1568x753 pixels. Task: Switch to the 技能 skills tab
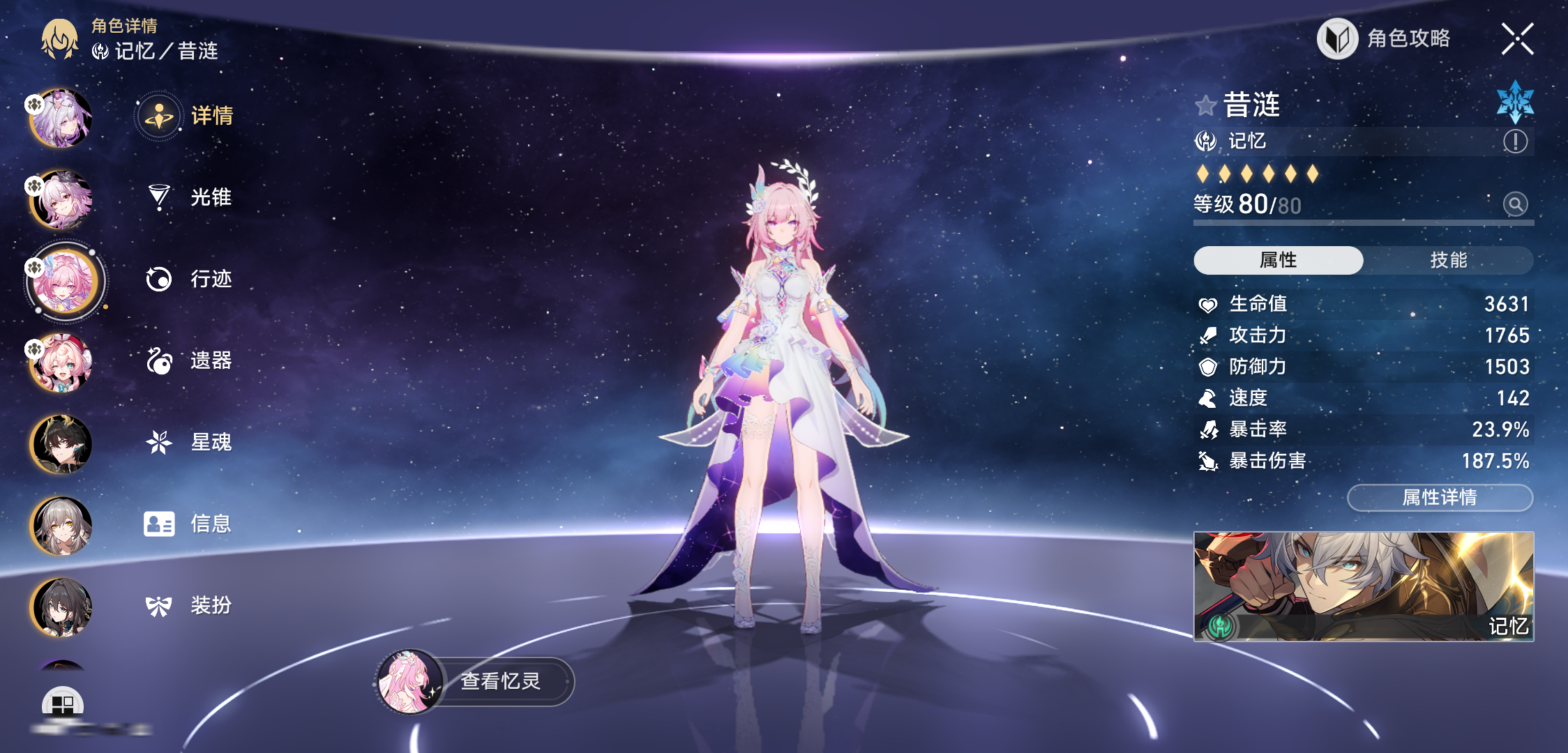1448,260
